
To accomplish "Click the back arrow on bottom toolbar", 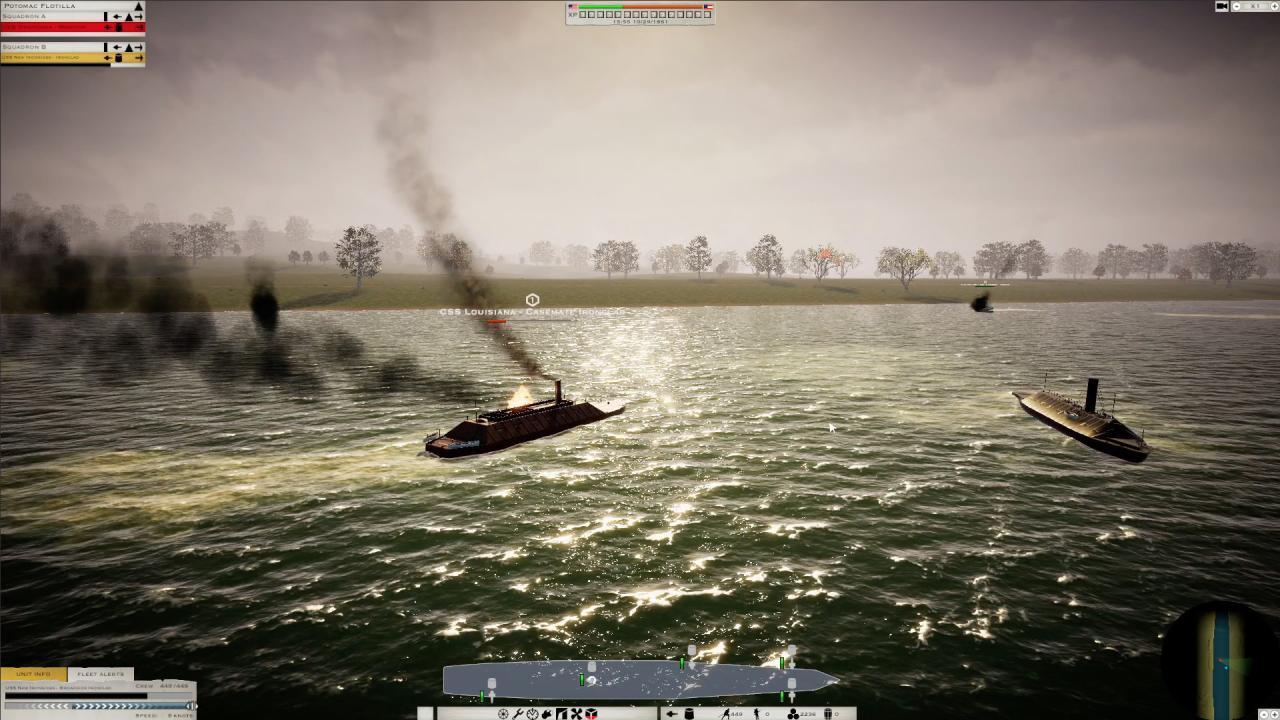I will [x=670, y=713].
